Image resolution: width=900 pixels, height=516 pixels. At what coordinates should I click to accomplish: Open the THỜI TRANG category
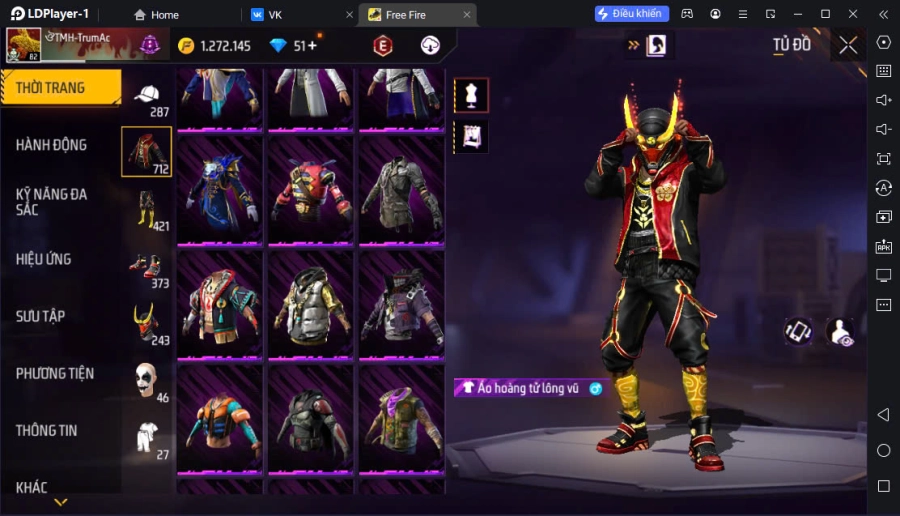(x=60, y=88)
